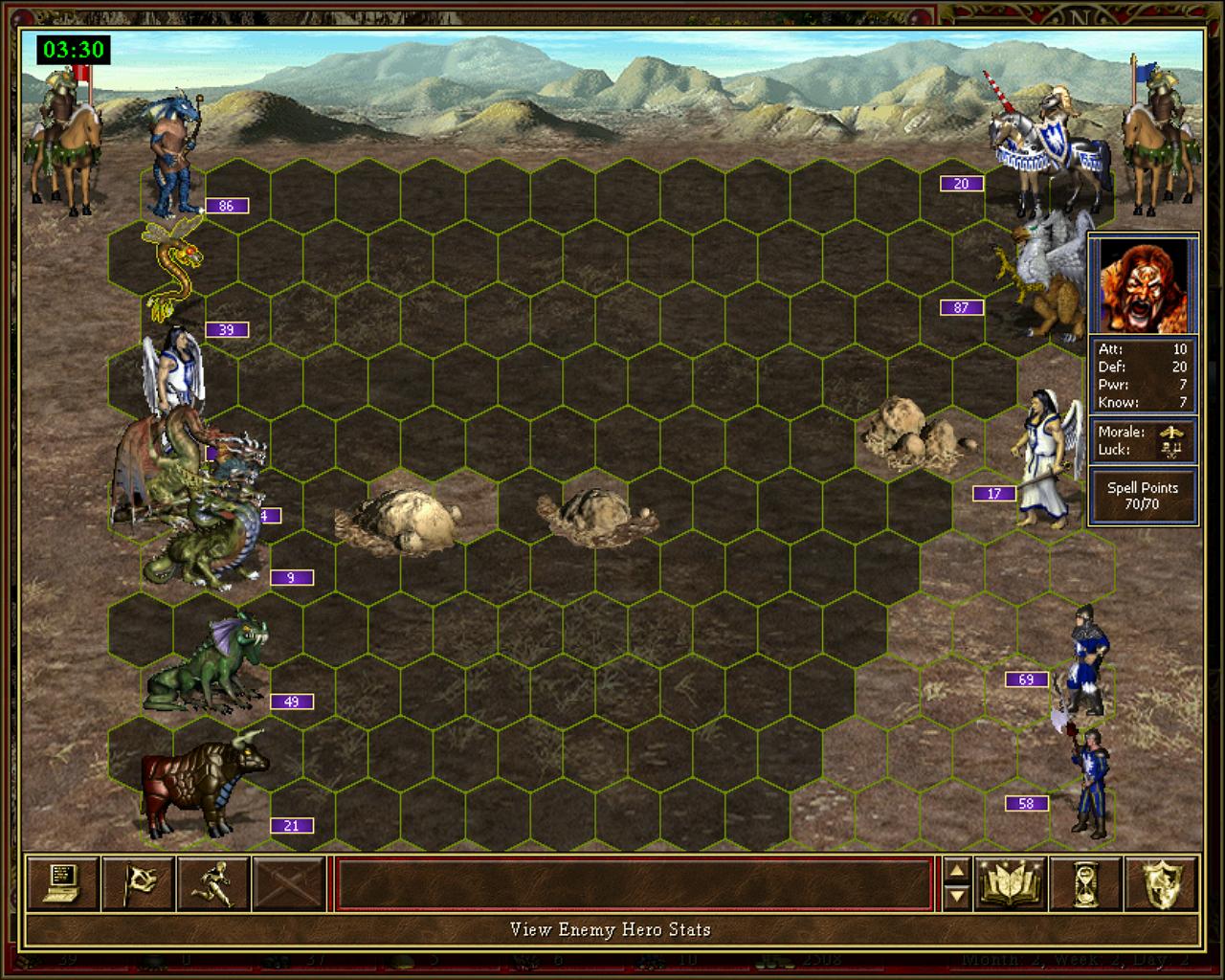Select the serpent fly stack of 39
Screen dimensions: 1225x980
pyautogui.click(x=172, y=268)
